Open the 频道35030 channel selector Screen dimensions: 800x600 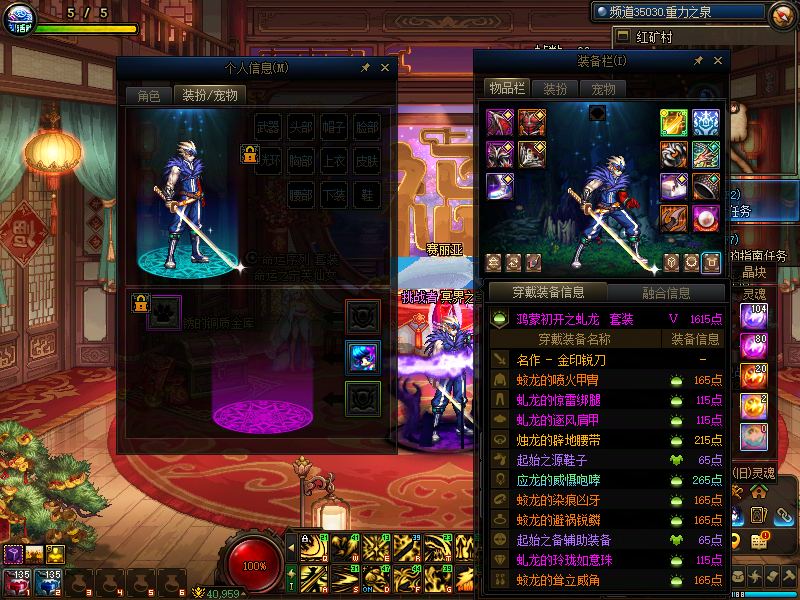coord(677,12)
